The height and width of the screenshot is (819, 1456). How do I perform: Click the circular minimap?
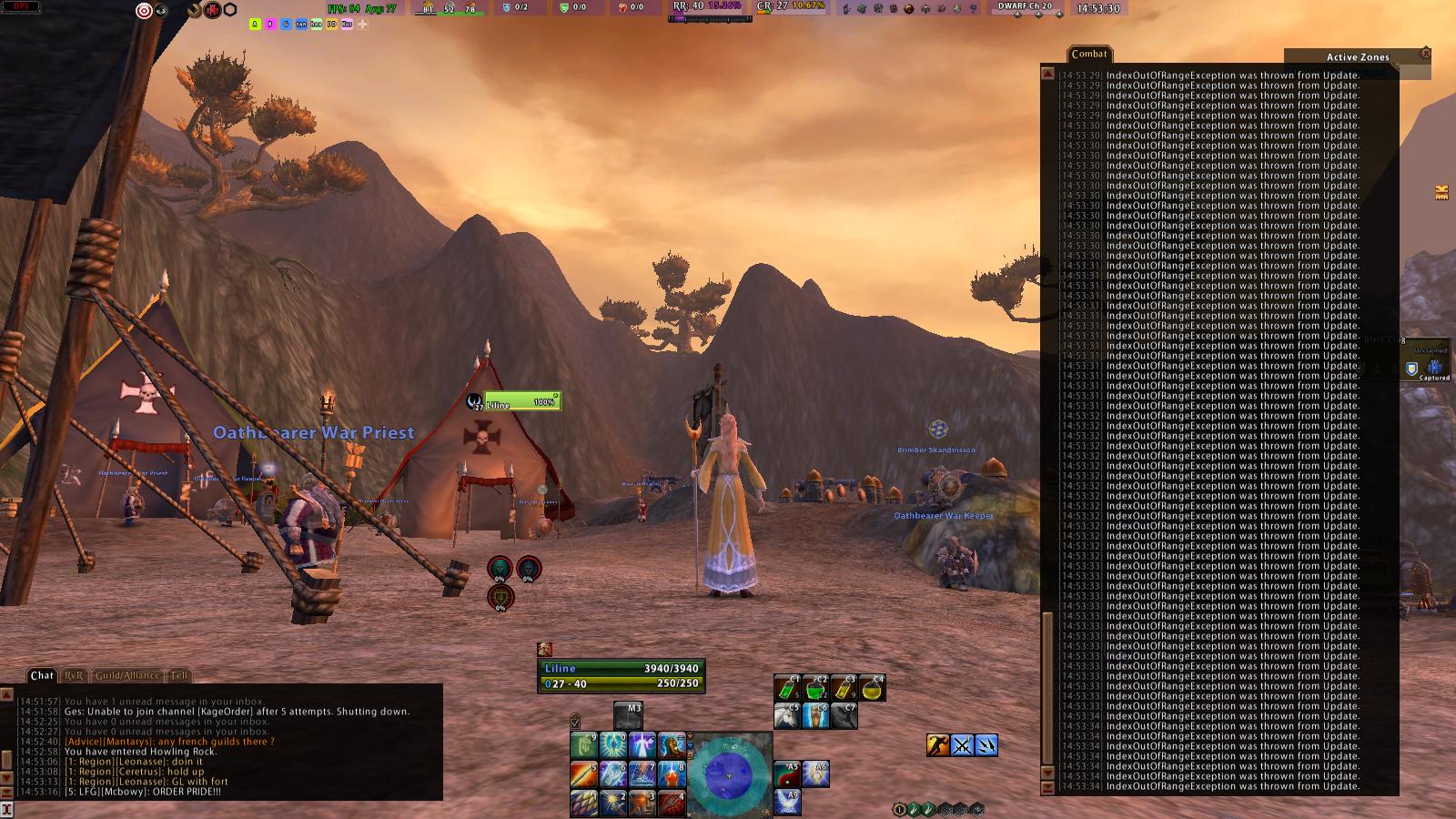[729, 772]
